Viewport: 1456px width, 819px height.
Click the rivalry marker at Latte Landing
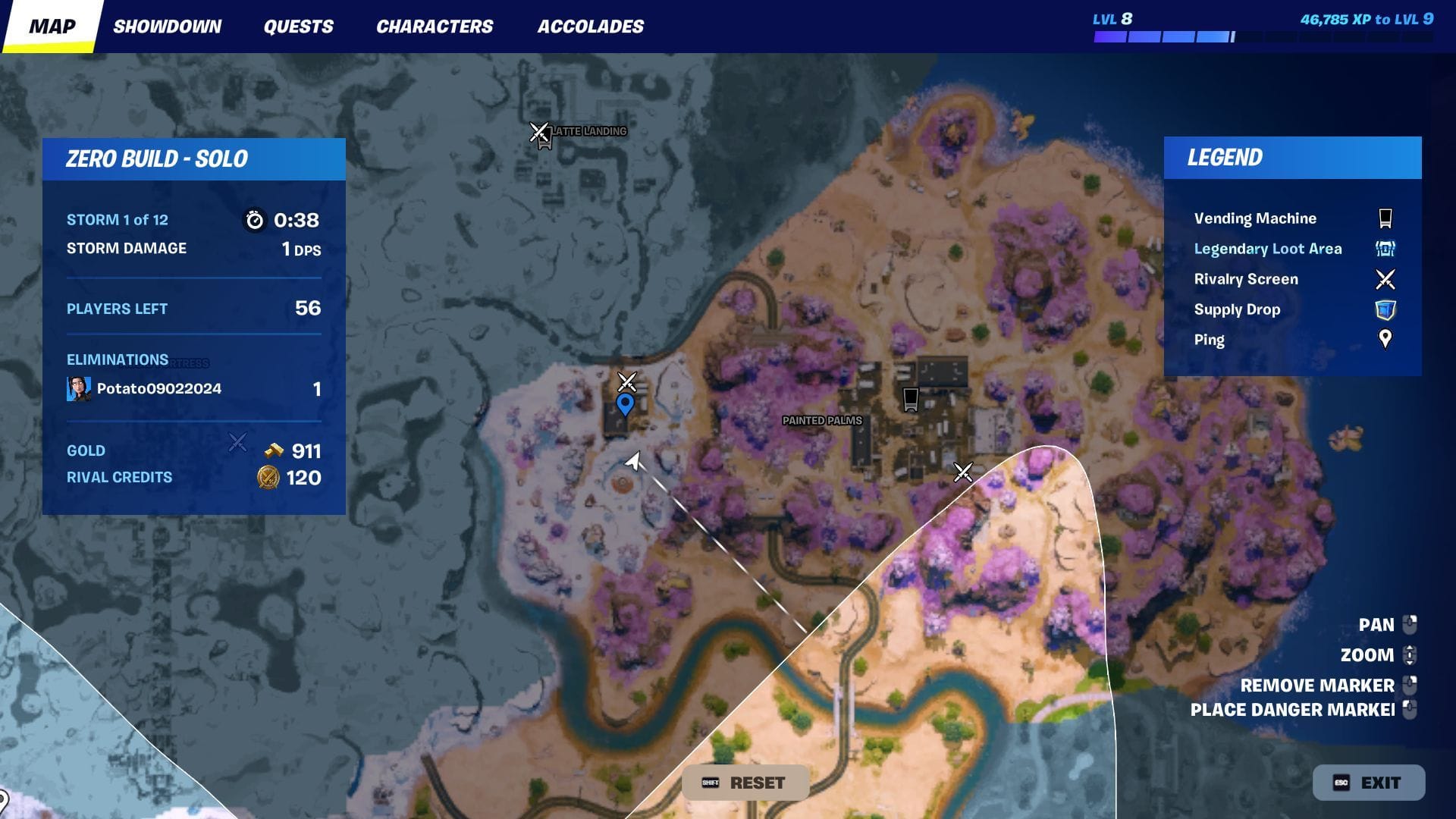pos(539,132)
